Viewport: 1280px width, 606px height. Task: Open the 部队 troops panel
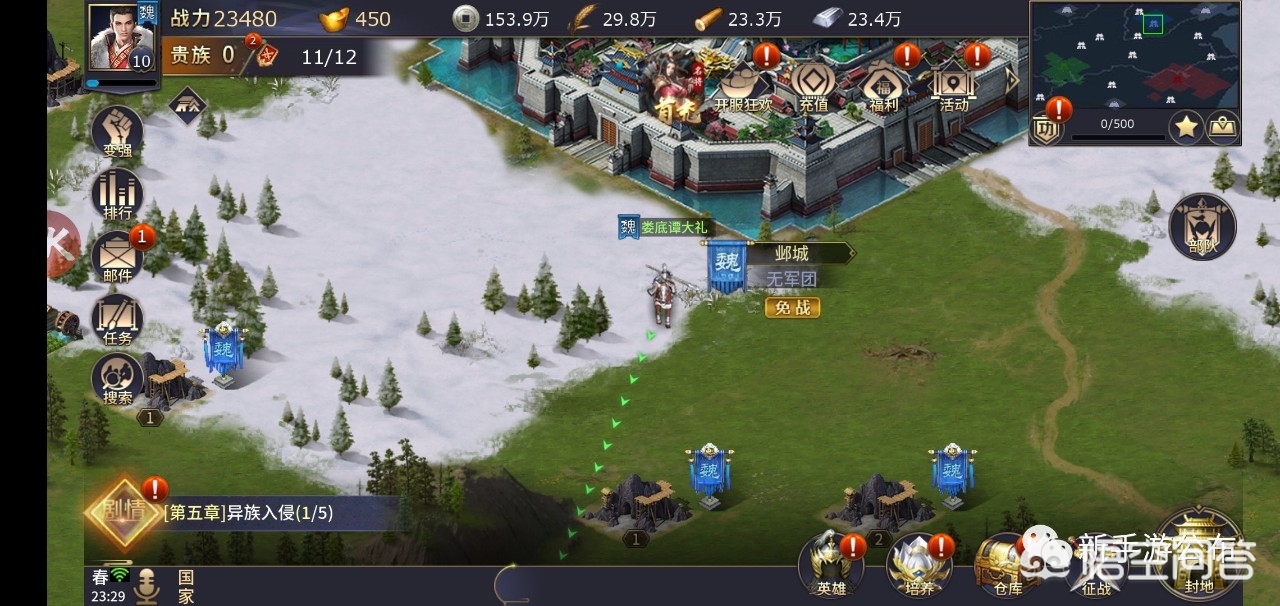pos(1202,228)
